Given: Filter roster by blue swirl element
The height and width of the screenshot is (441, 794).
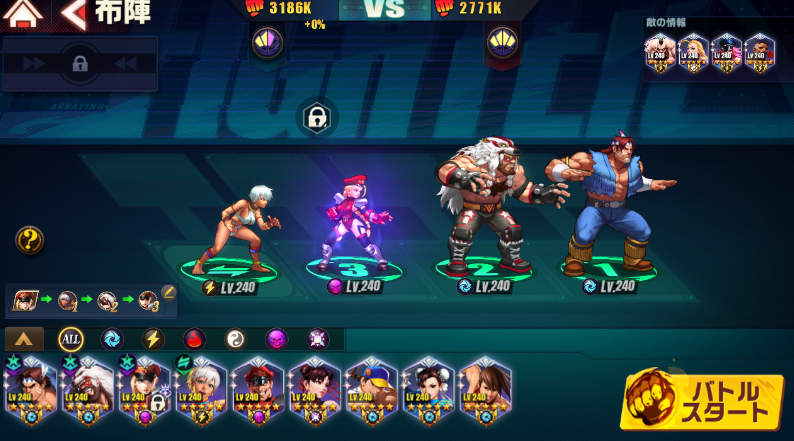Looking at the screenshot, I should tap(111, 339).
